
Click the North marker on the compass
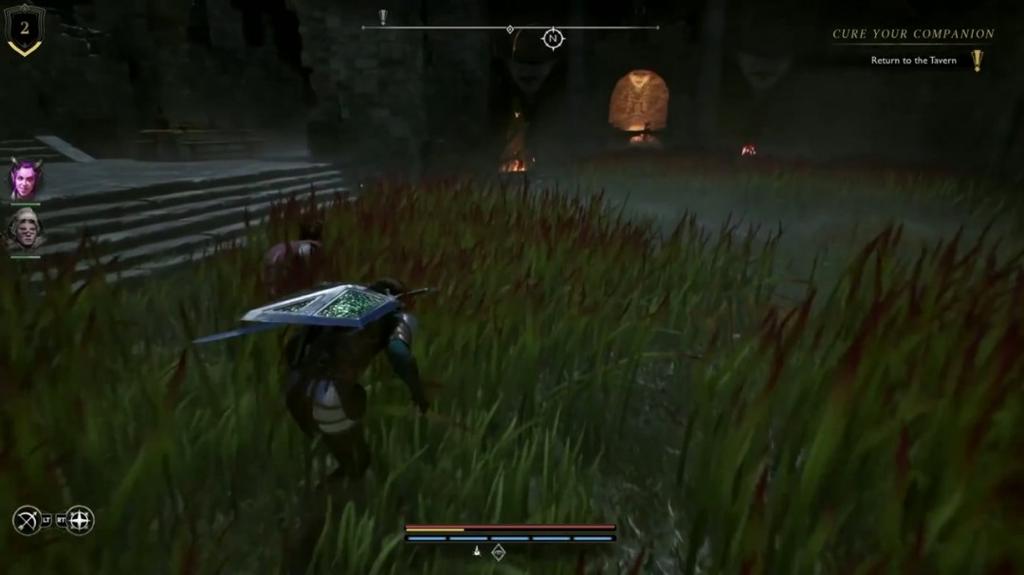pos(552,39)
